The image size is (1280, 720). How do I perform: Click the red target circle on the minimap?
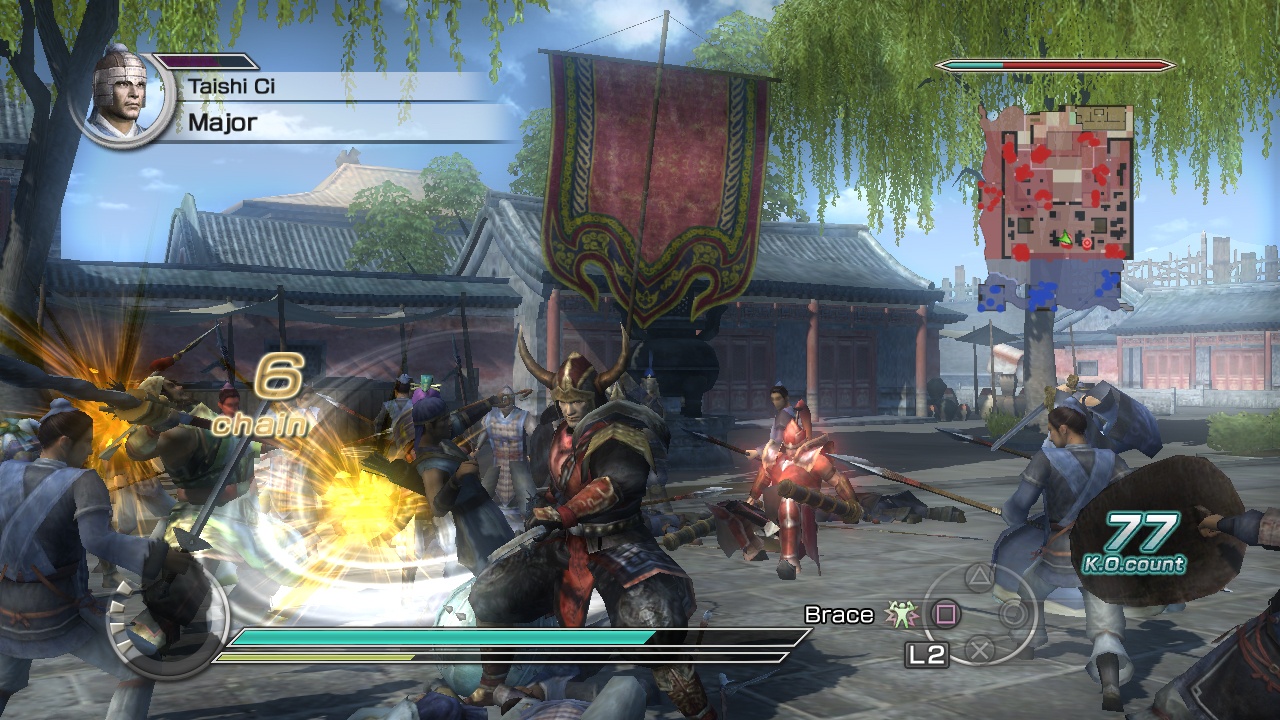tap(1087, 243)
